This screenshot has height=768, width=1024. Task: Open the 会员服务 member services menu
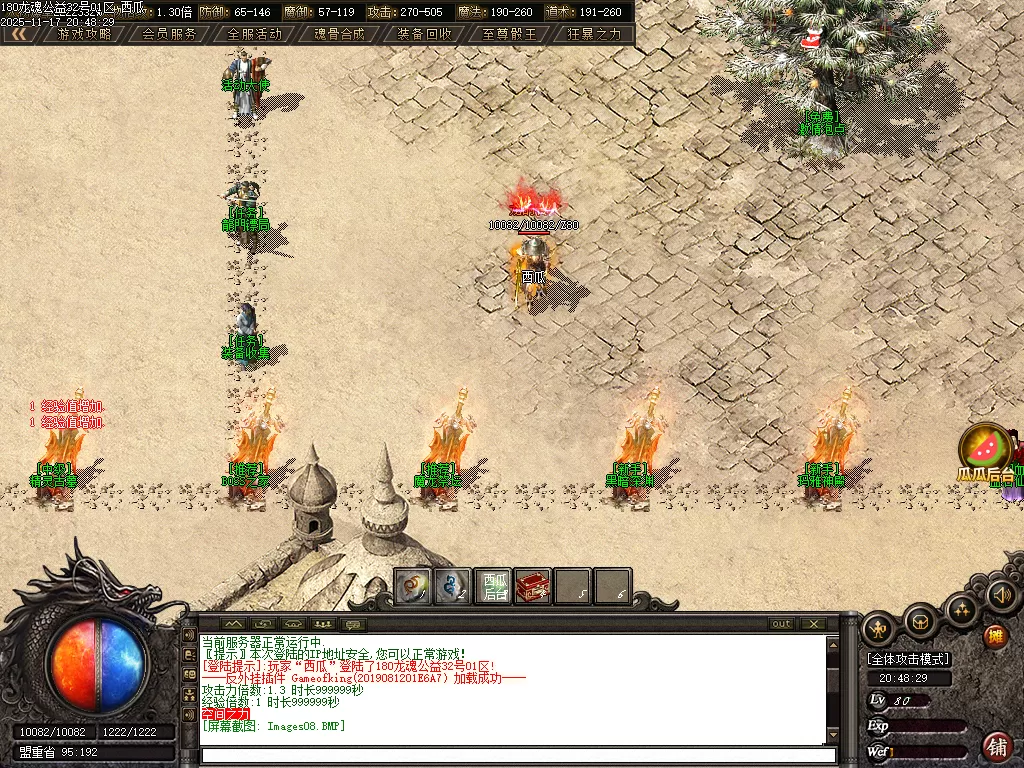(x=169, y=33)
